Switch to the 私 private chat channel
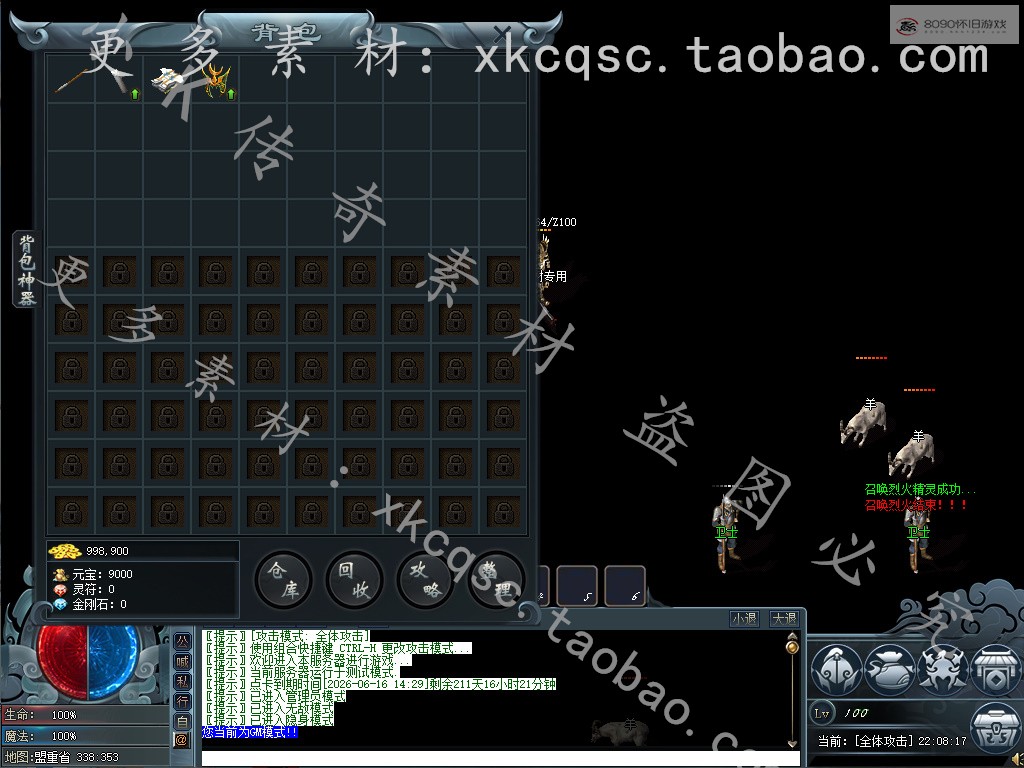The image size is (1024, 768). pos(182,680)
